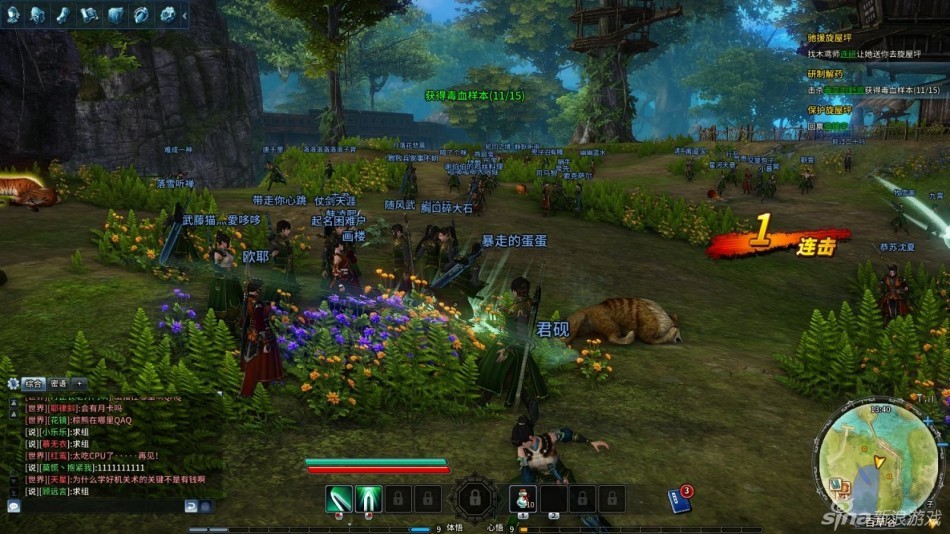
Task: Open the scroll map icon in top bar
Action: click(90, 14)
